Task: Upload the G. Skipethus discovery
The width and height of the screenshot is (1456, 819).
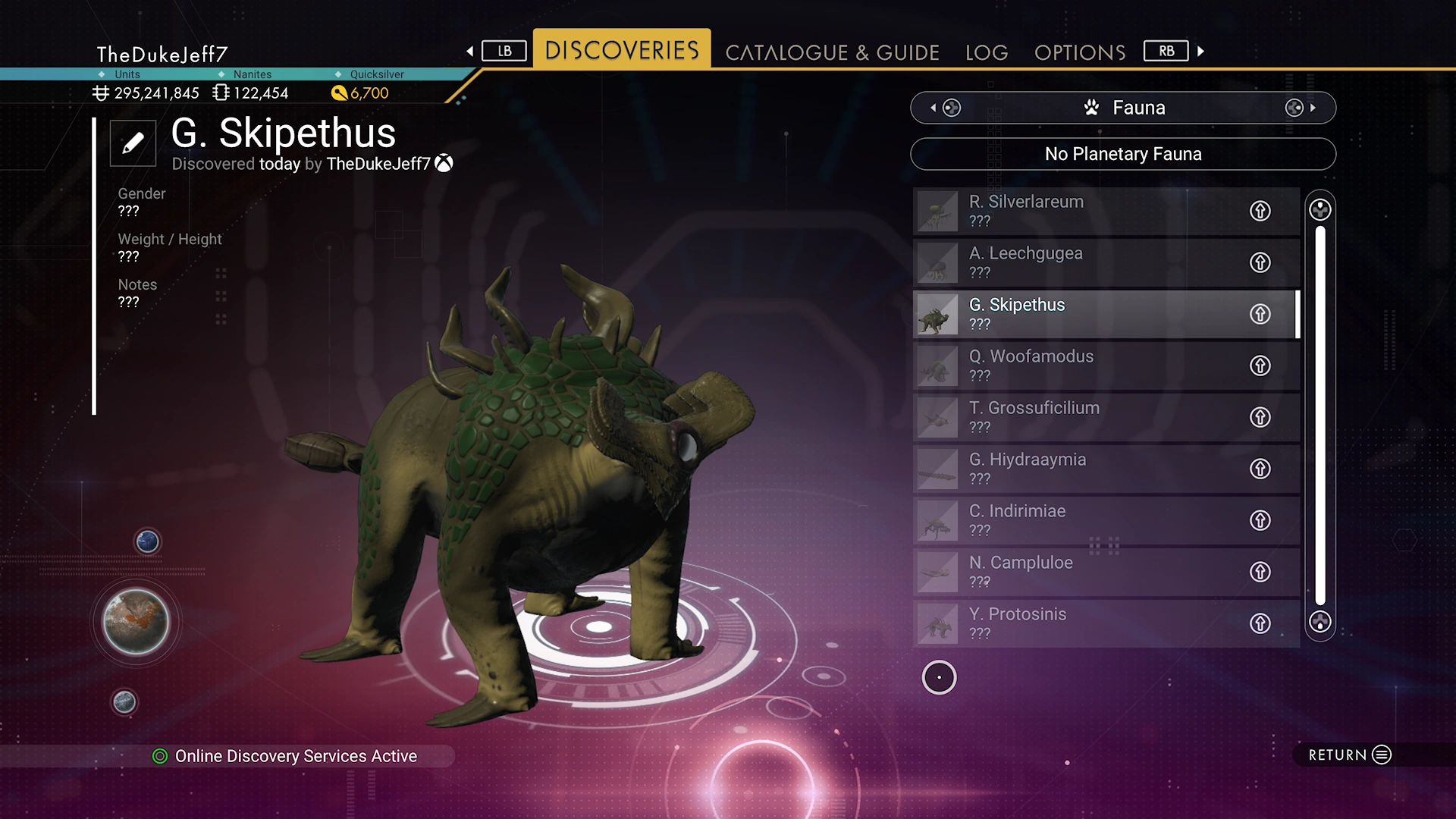Action: (1260, 314)
